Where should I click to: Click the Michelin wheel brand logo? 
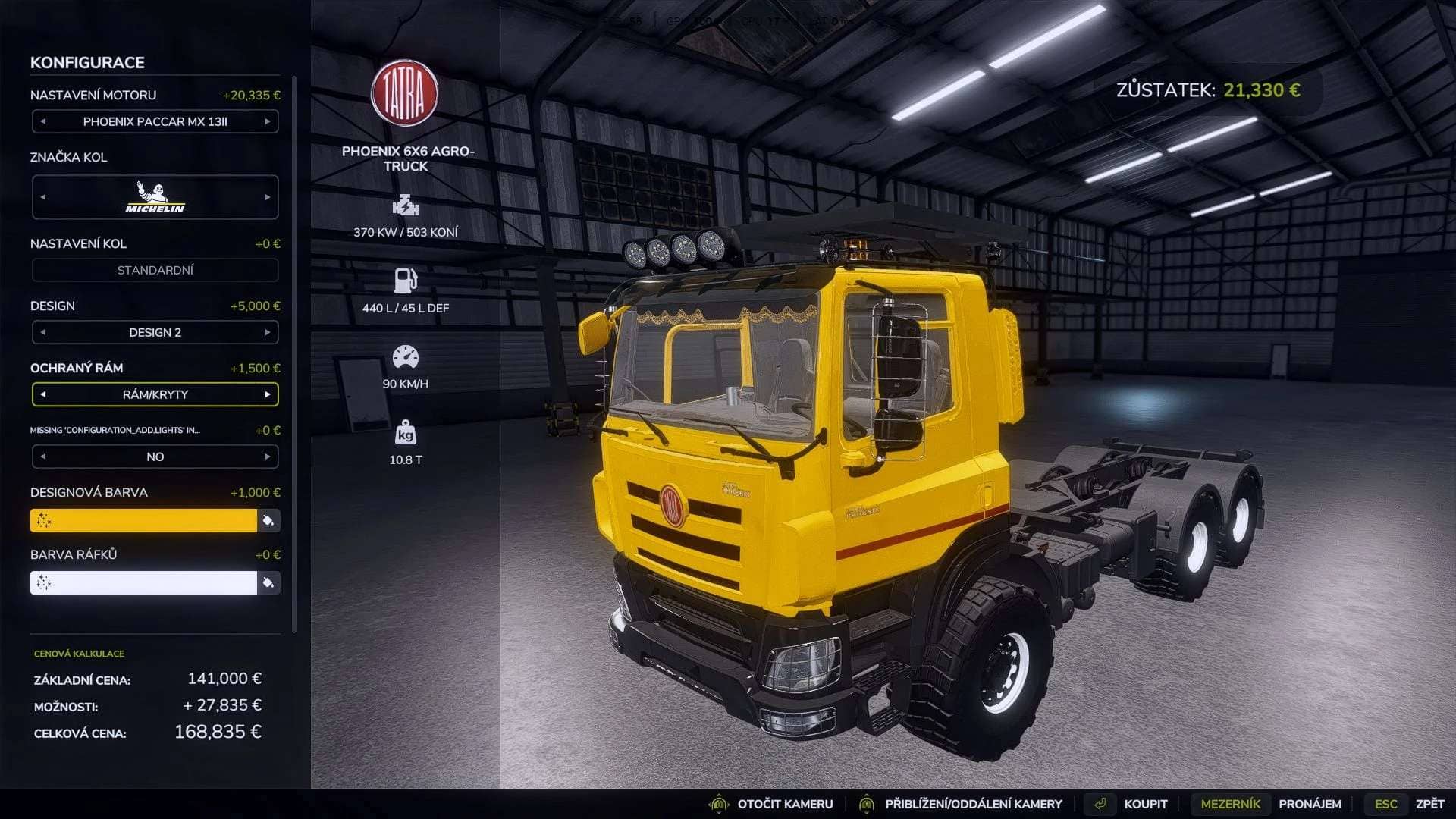click(155, 196)
